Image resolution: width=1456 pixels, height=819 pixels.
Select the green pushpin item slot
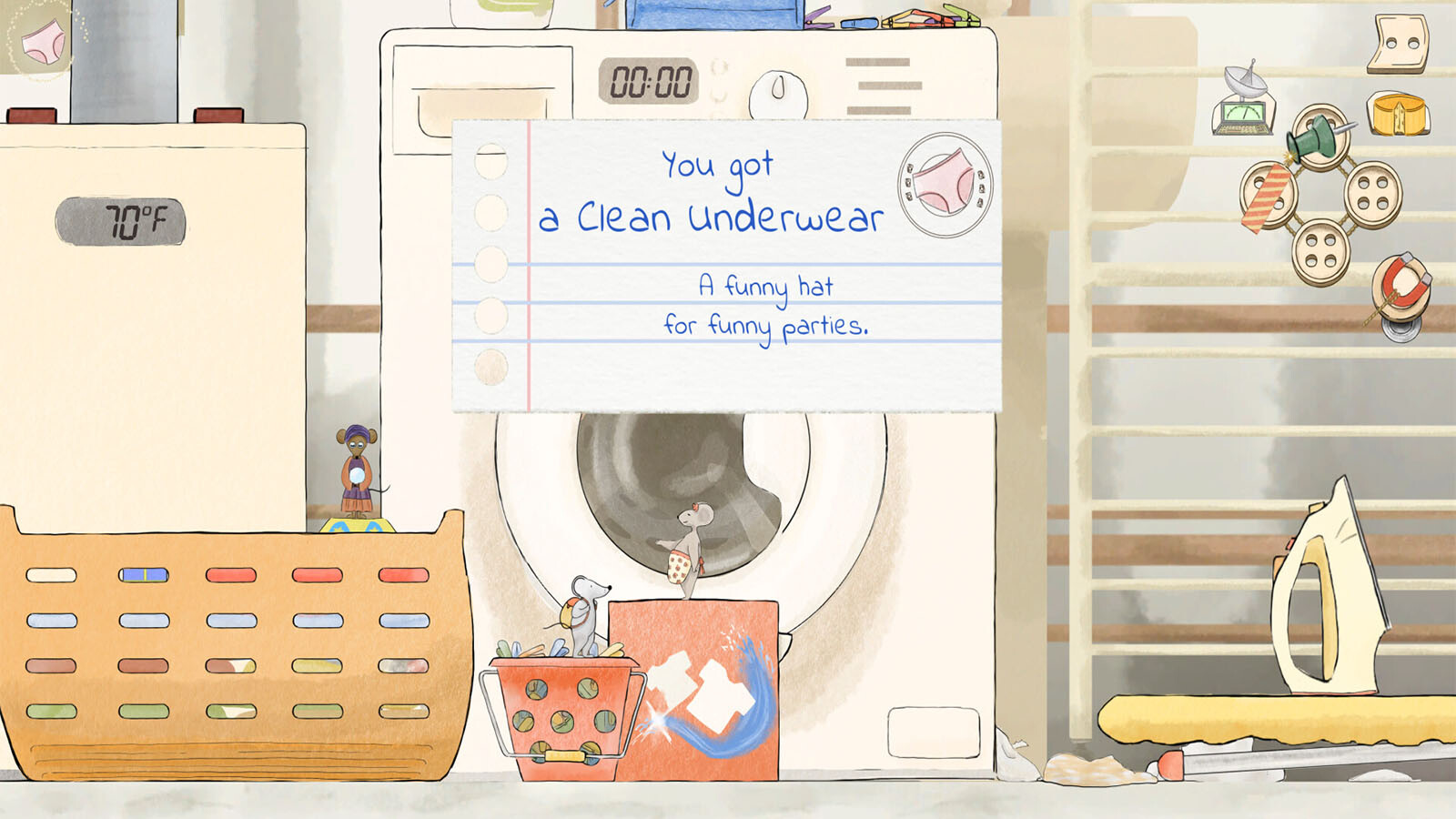(x=1319, y=136)
